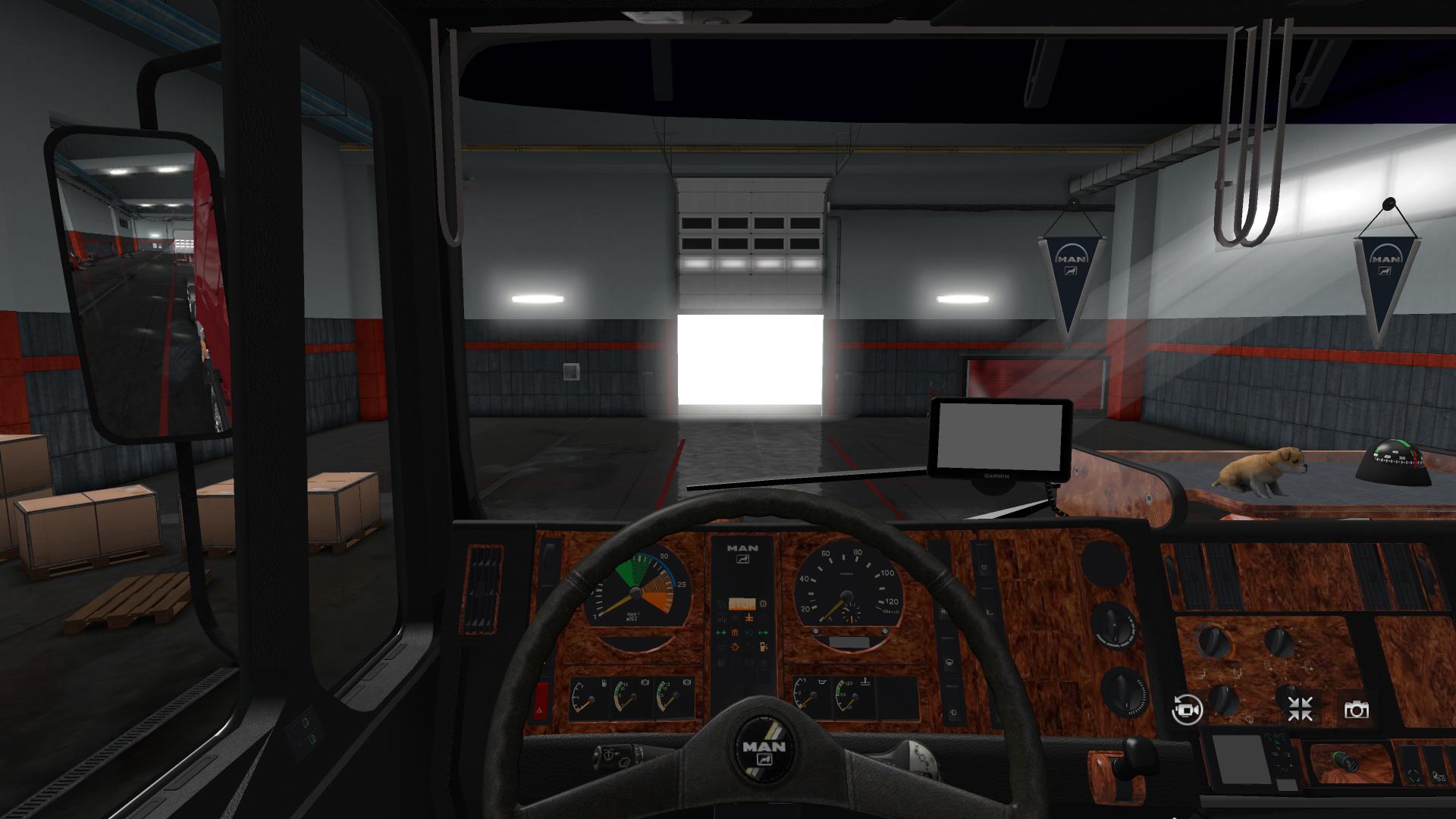Click the MAN lion emblem on the instrument panel
This screenshot has height=819, width=1456.
click(743, 559)
